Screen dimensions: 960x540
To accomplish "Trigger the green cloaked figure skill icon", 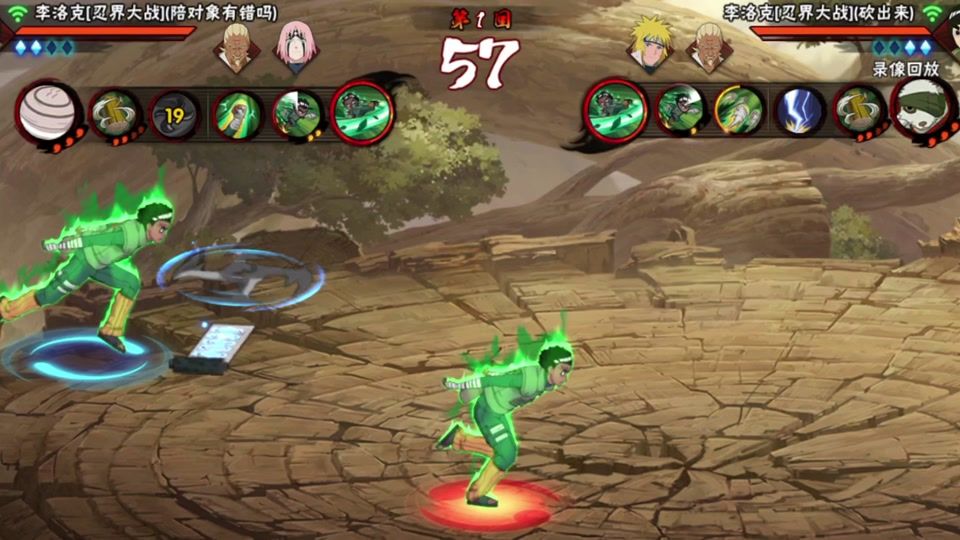I will point(237,114).
